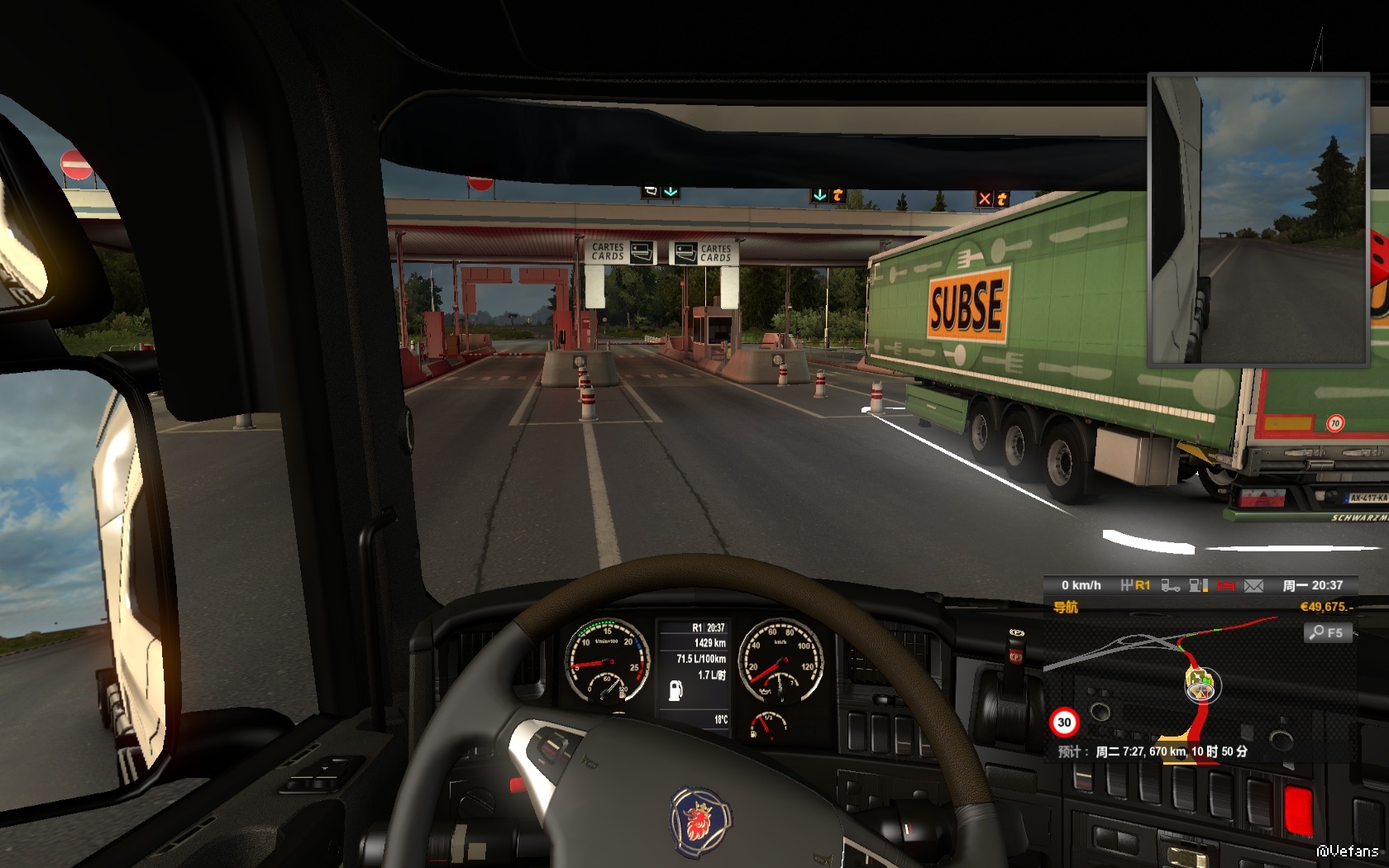
Task: Click the rear-view mirror overlay
Action: [1258, 220]
